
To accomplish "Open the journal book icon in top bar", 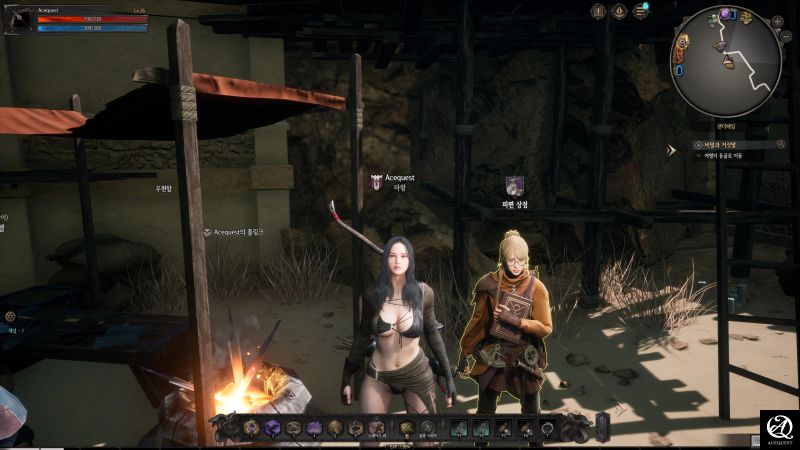I will pyautogui.click(x=599, y=11).
